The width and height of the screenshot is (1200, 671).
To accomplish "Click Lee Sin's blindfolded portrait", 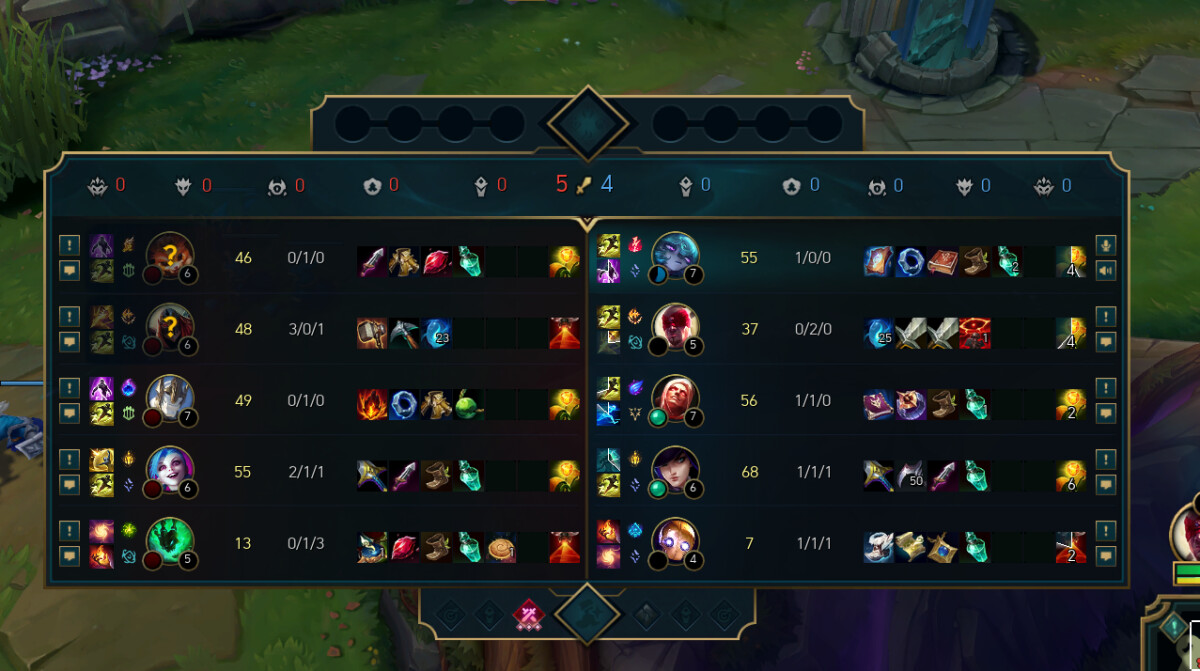I will (675, 329).
